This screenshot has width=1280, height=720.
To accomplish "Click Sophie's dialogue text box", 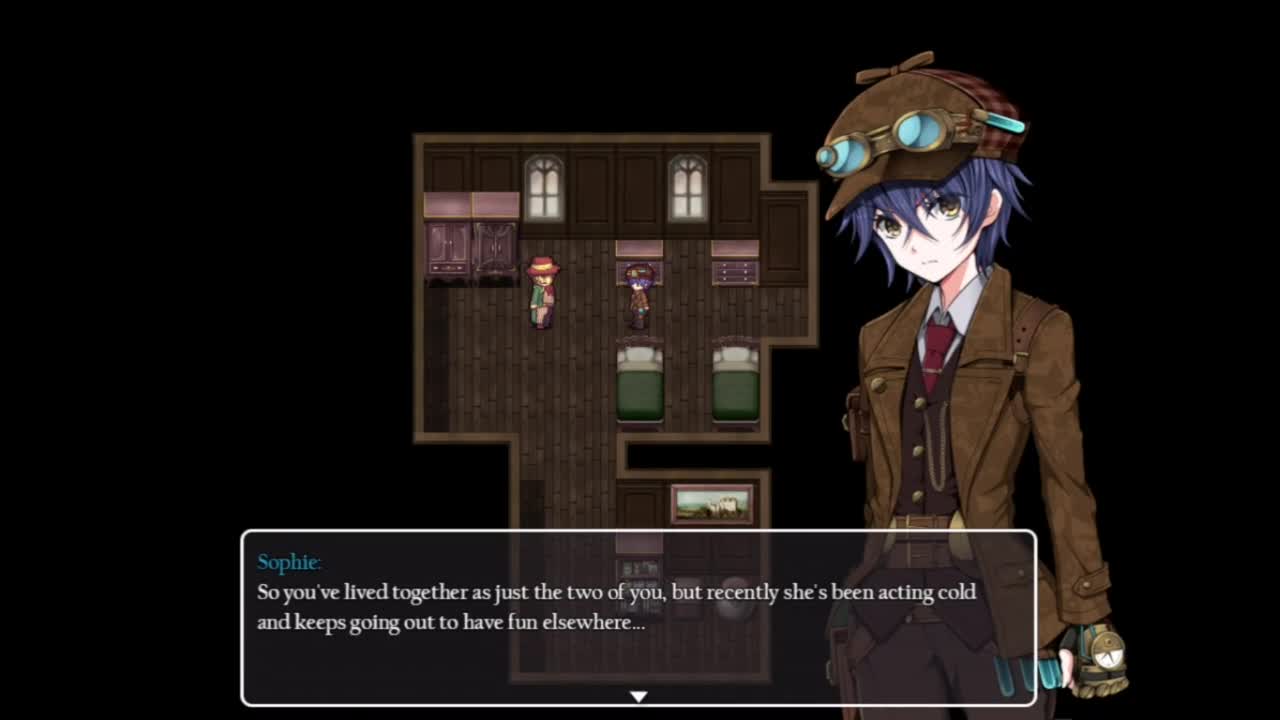I will (638, 618).
